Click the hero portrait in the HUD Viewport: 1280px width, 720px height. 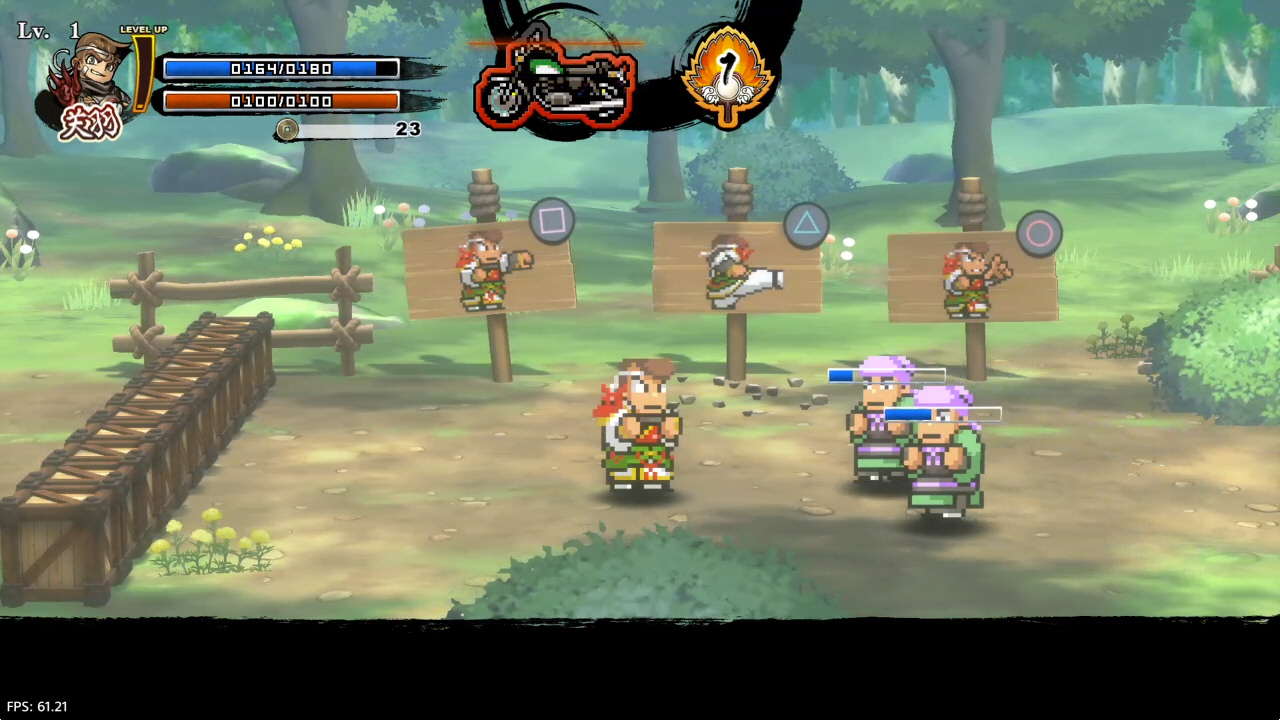coord(92,80)
